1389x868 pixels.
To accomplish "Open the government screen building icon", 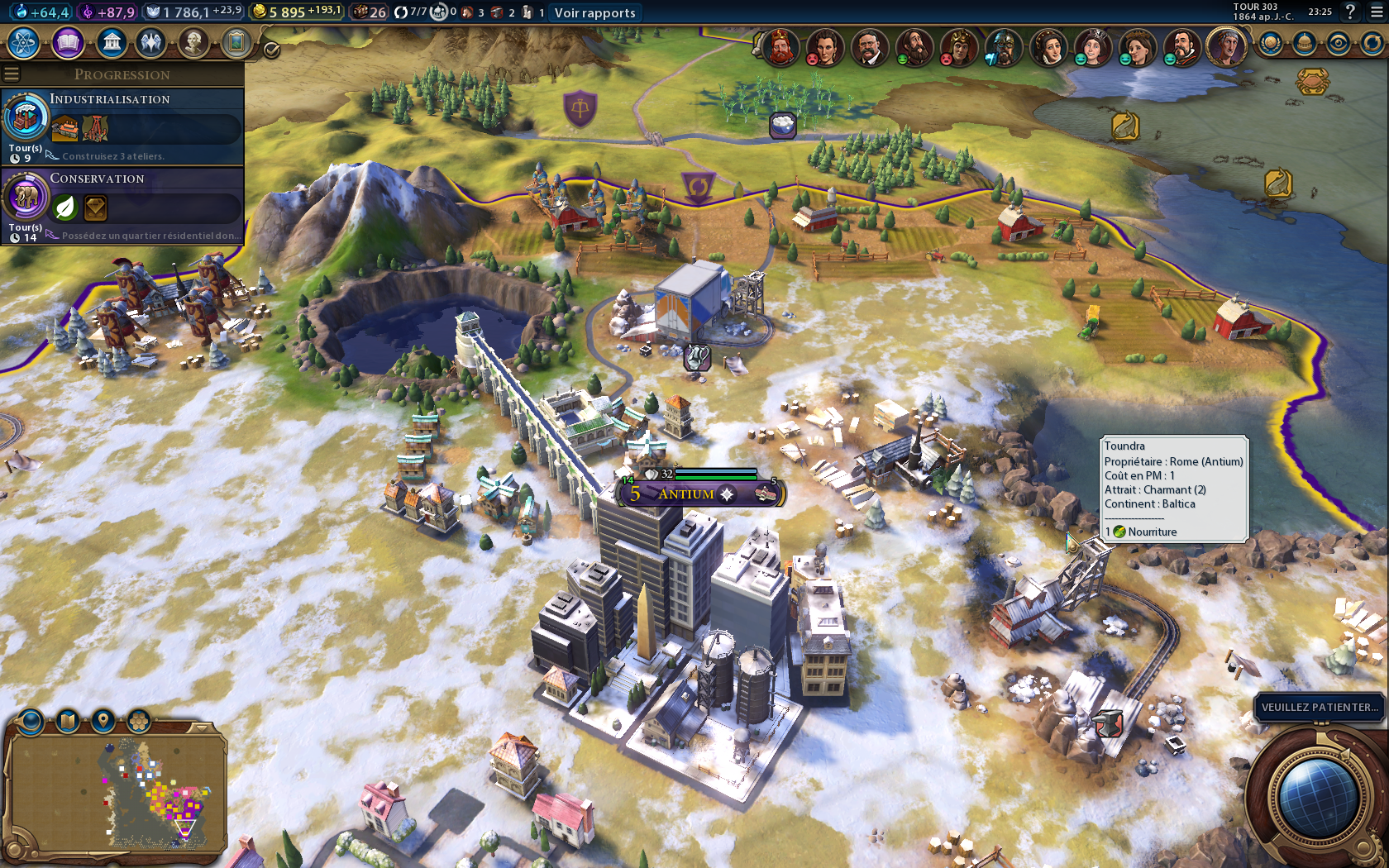I will (111, 42).
